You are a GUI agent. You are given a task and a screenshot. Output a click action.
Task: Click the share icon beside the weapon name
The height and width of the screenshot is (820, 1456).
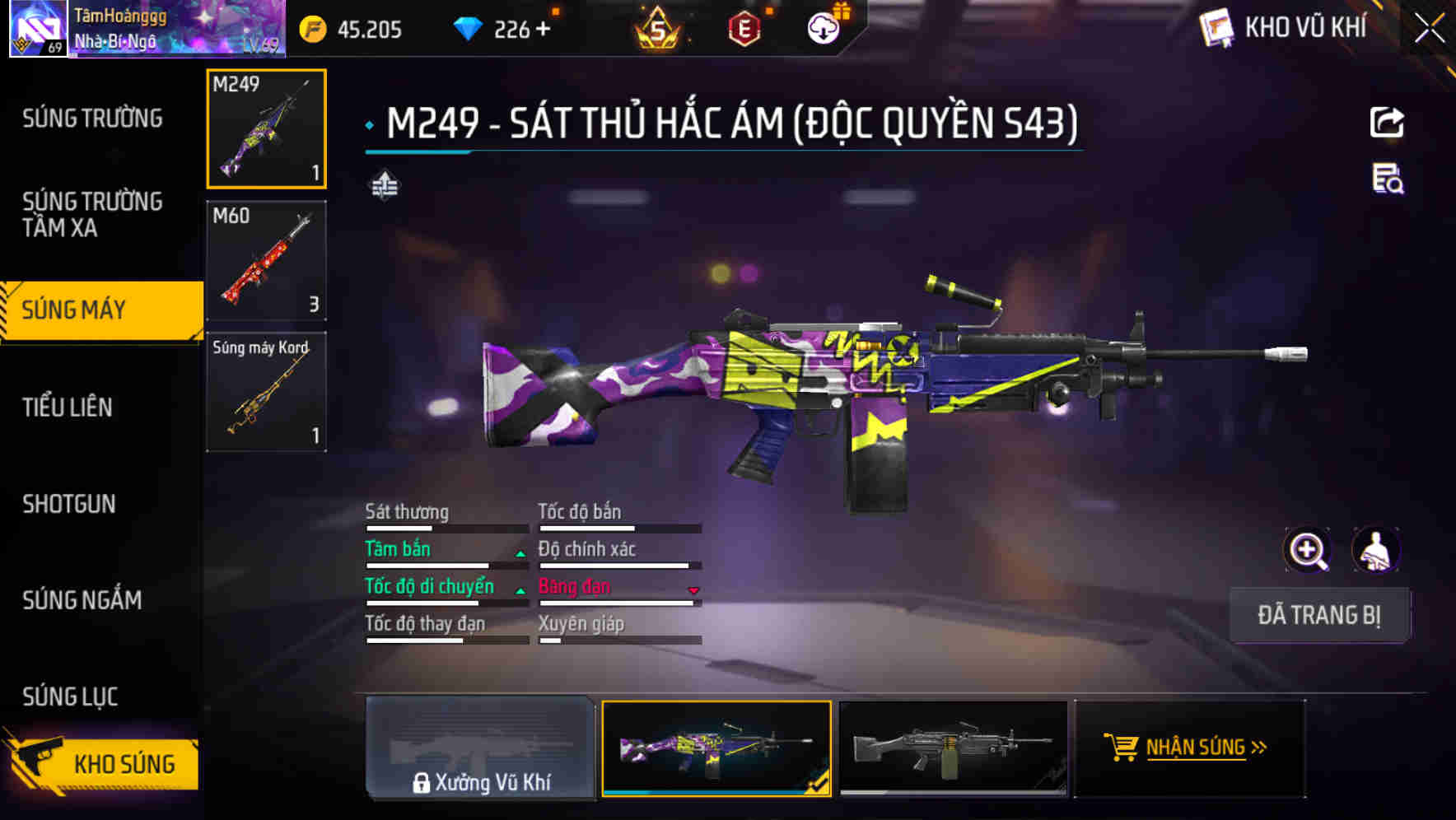(1388, 122)
